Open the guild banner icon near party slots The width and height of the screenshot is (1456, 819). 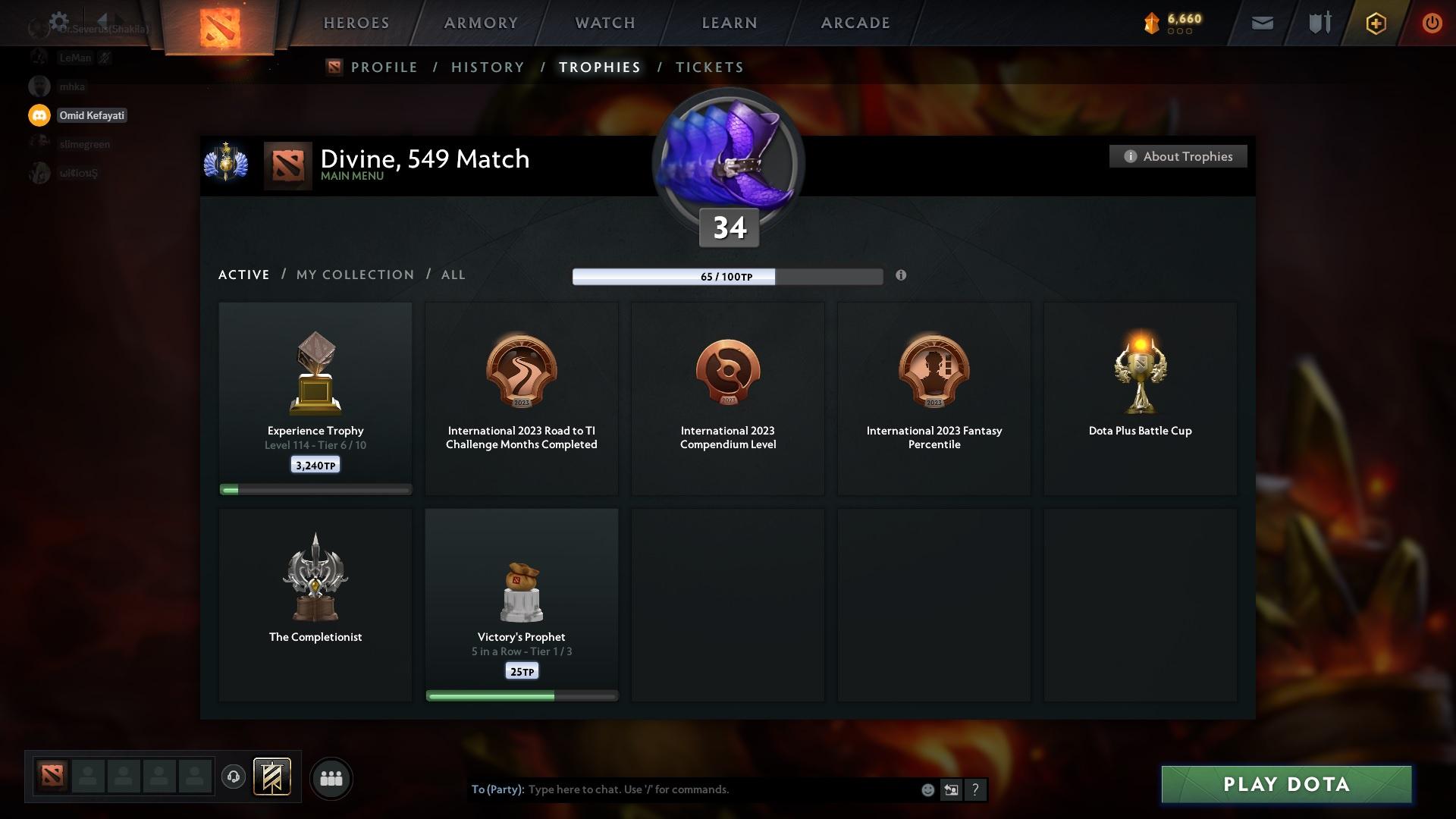click(x=273, y=778)
